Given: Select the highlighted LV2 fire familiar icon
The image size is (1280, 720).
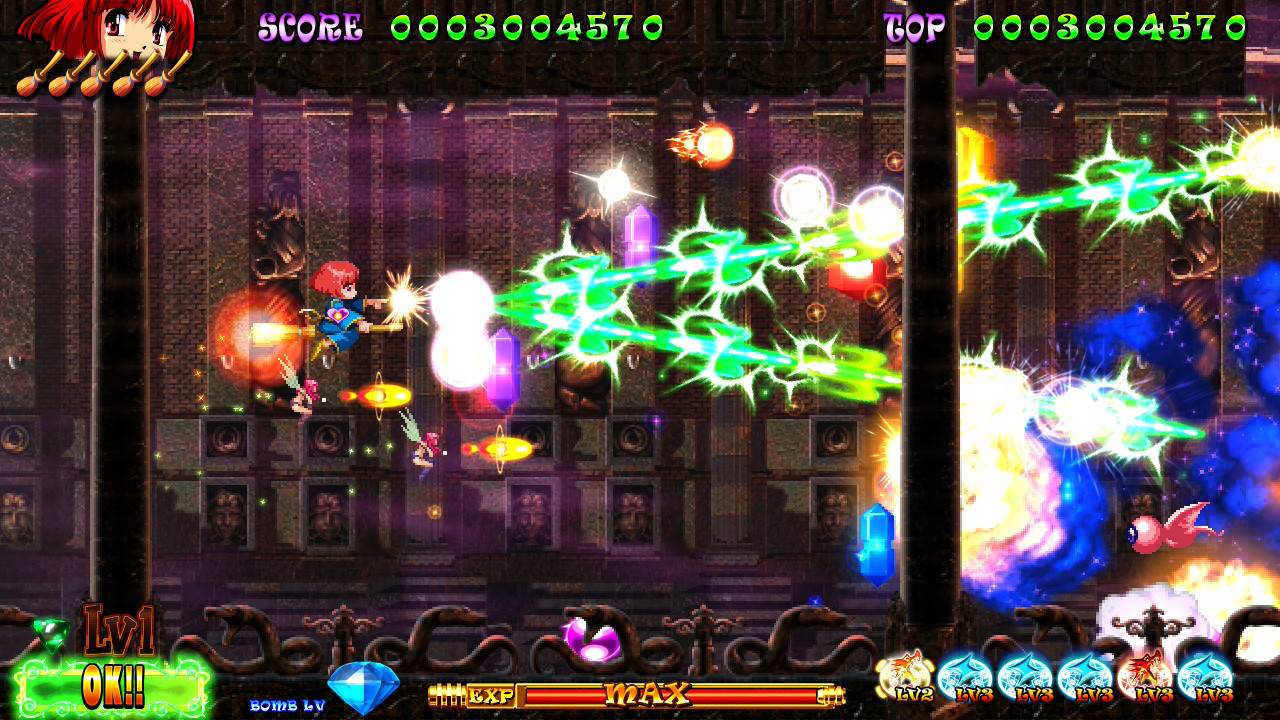Looking at the screenshot, I should coord(907,677).
